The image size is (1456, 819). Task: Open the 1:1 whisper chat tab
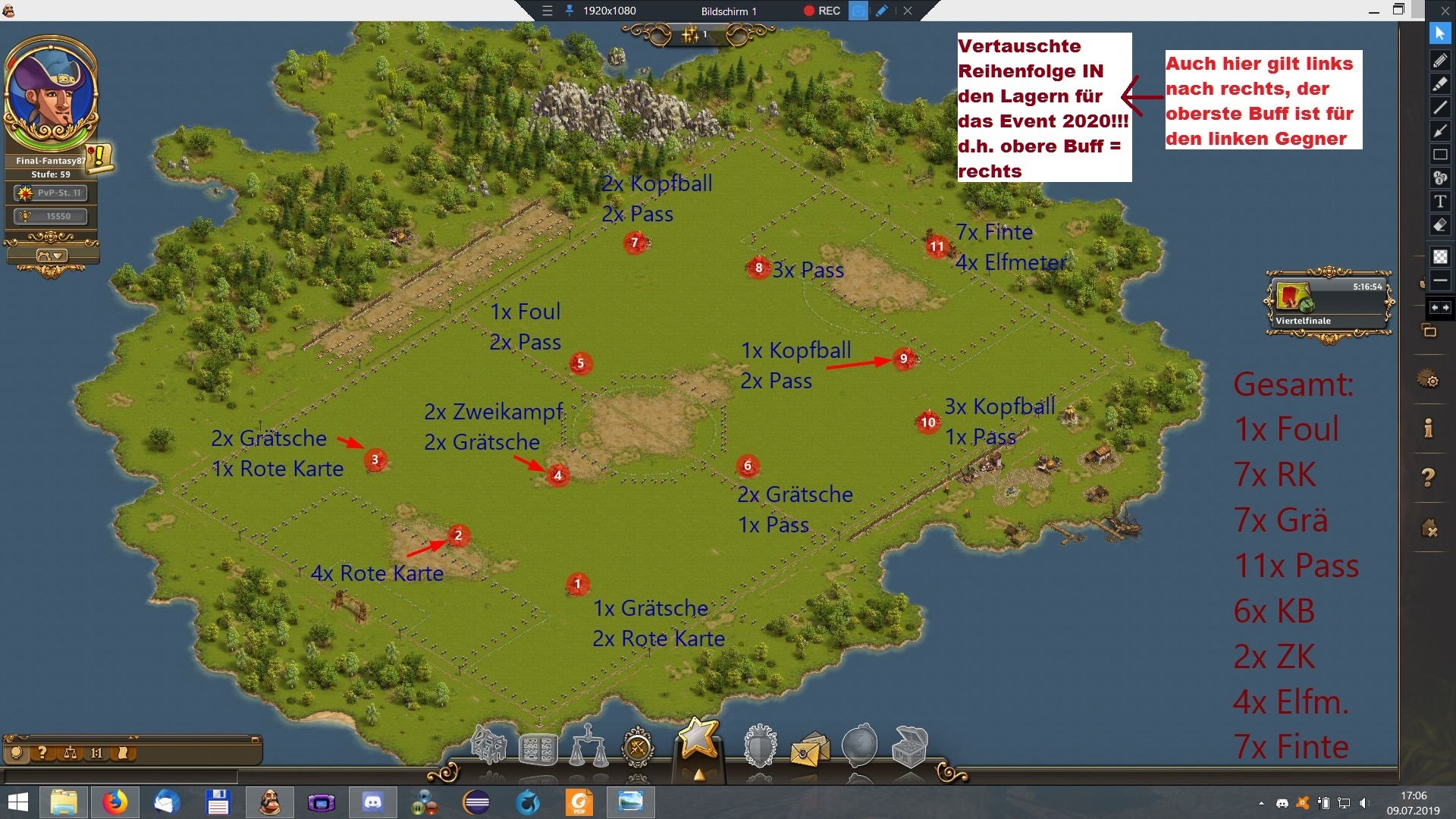click(96, 753)
